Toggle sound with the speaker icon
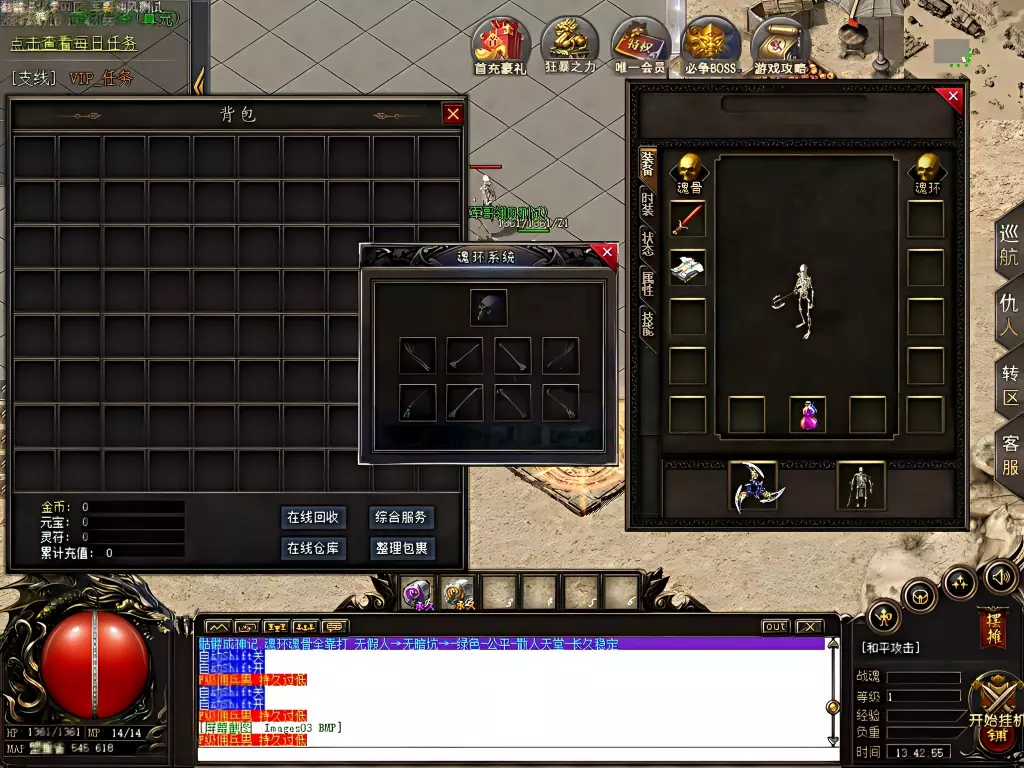 pos(1001,576)
